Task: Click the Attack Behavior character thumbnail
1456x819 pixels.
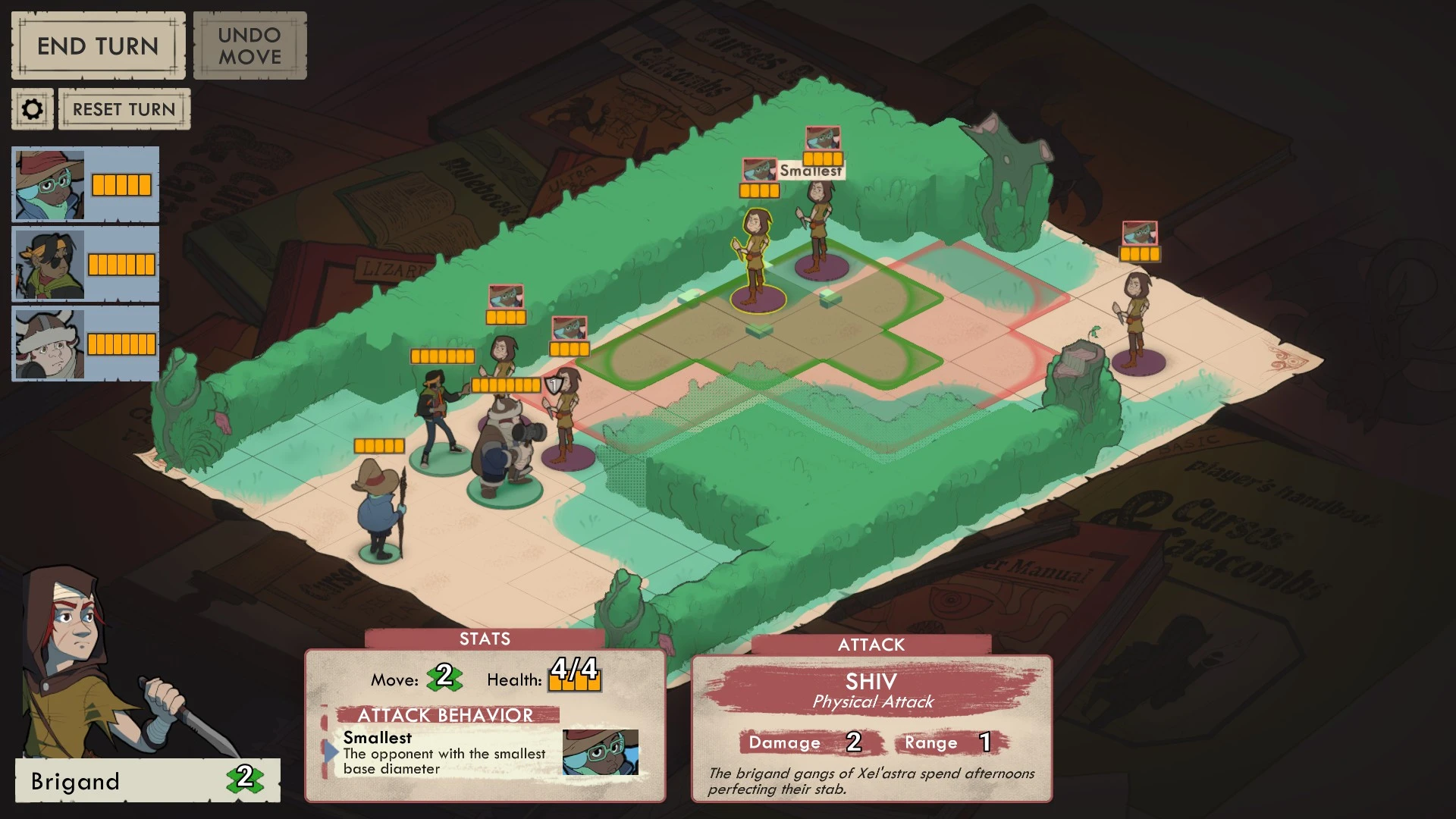Action: pyautogui.click(x=601, y=751)
